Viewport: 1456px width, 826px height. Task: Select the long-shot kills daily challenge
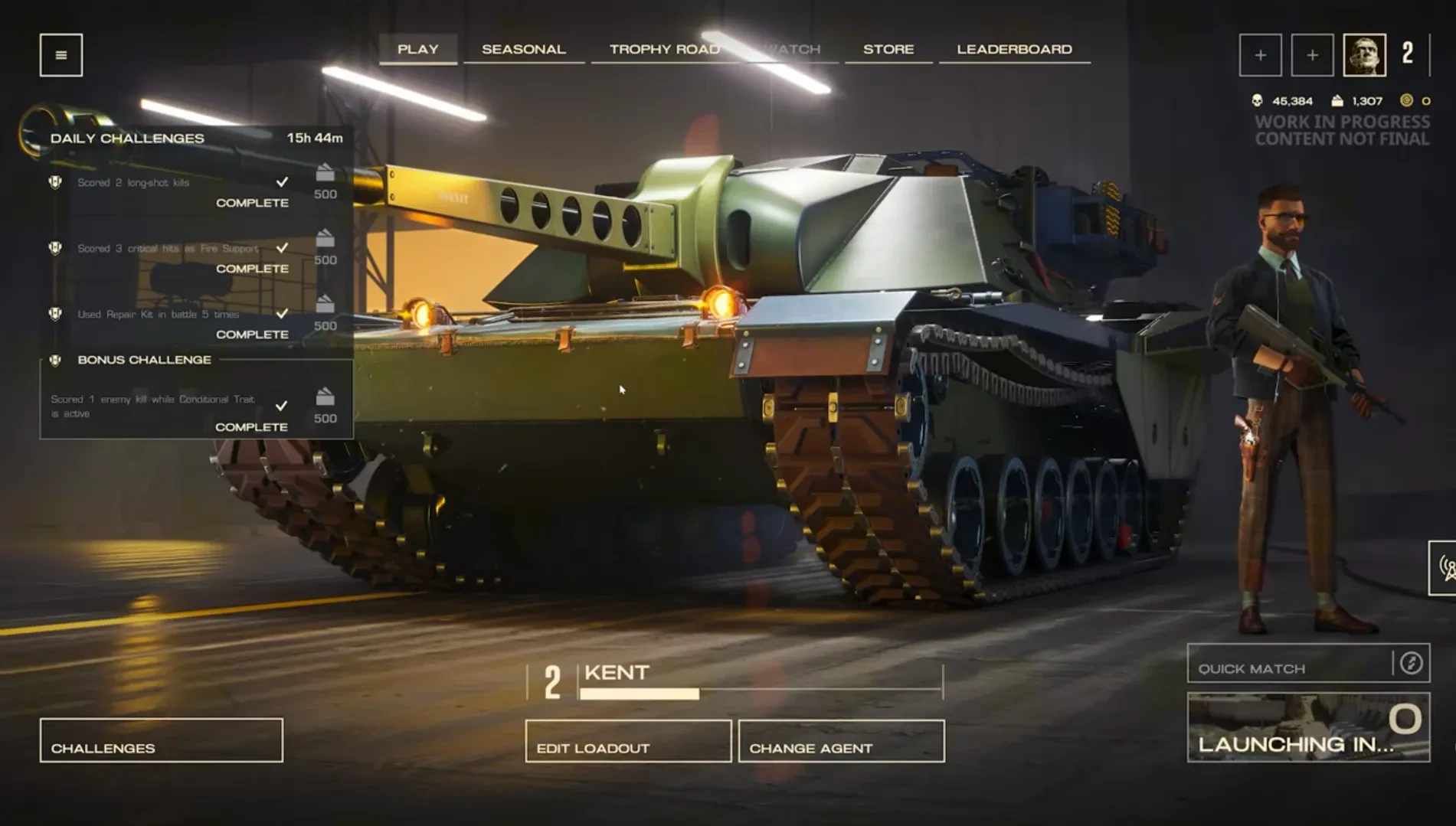[x=170, y=190]
